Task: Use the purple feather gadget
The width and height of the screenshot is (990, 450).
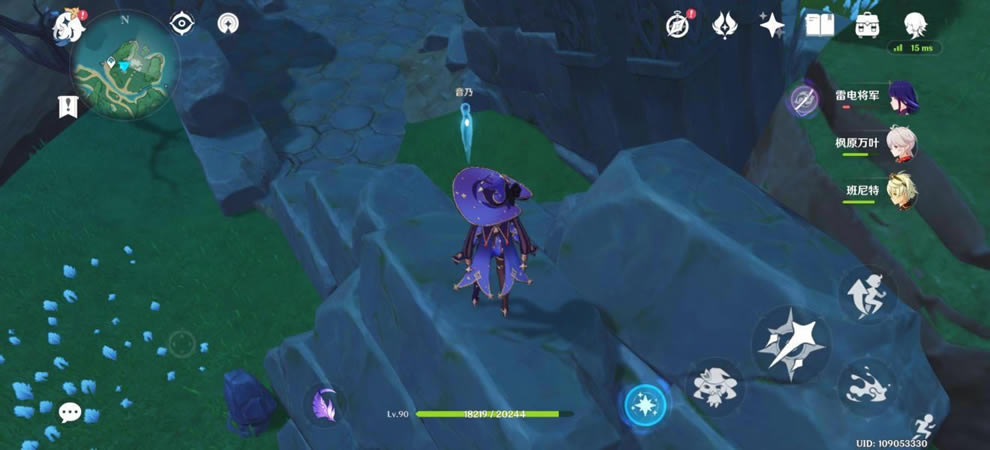Action: pos(324,404)
